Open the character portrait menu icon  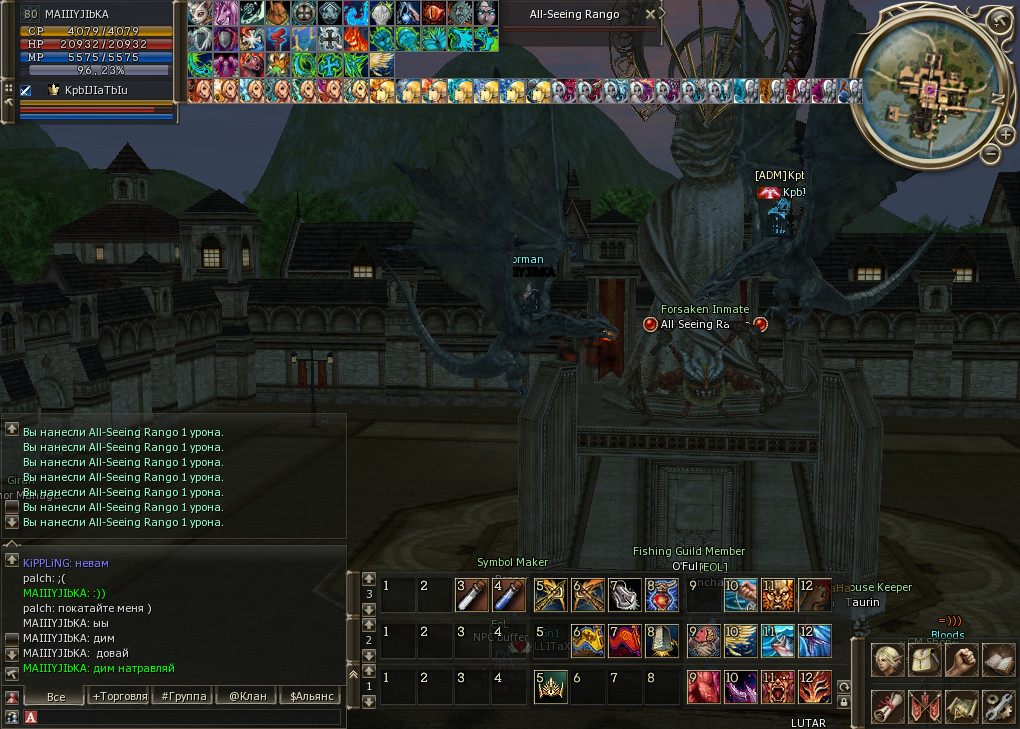pyautogui.click(x=887, y=660)
